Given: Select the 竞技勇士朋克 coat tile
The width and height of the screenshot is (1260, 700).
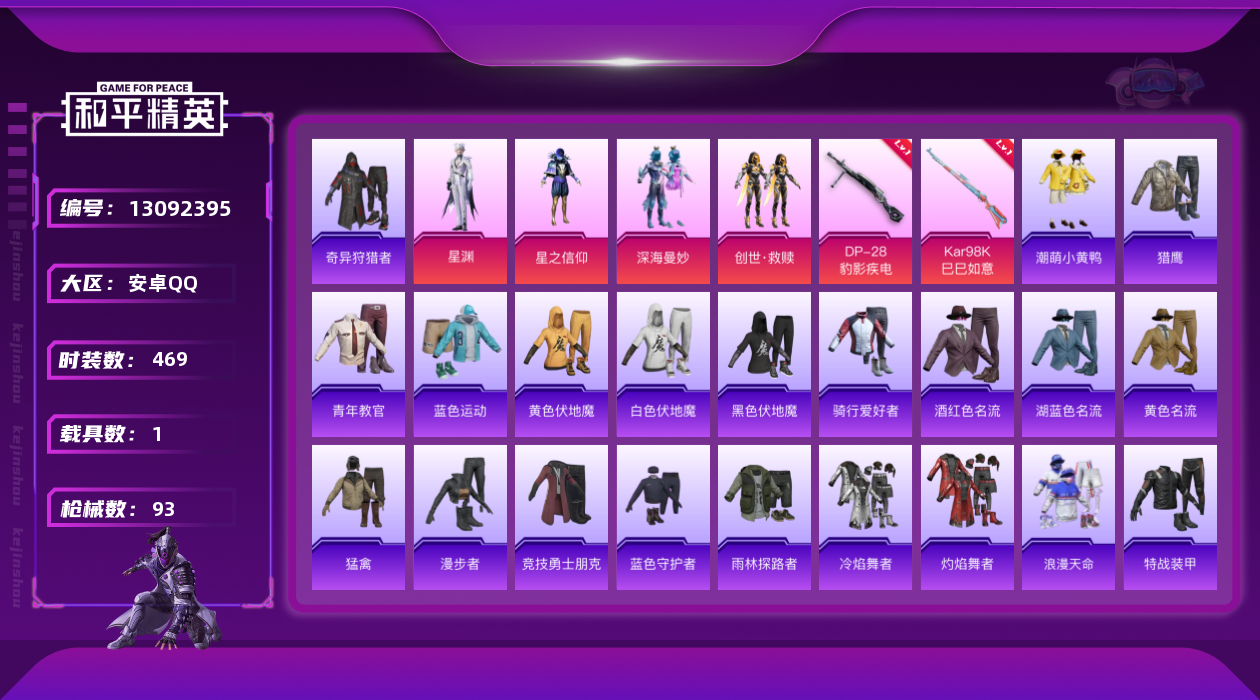Looking at the screenshot, I should point(561,517).
